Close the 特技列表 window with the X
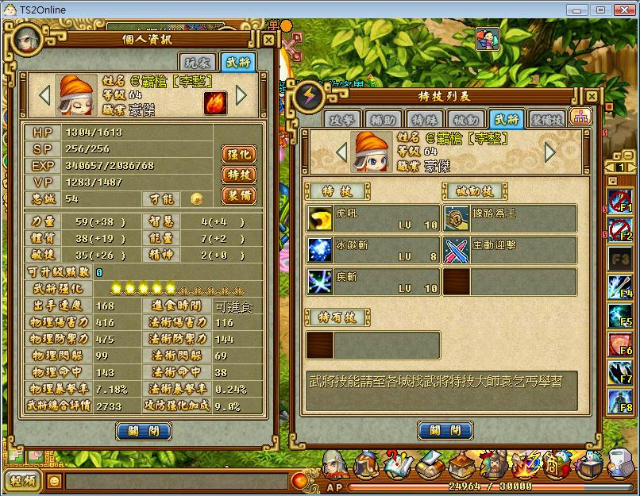 [x=588, y=96]
